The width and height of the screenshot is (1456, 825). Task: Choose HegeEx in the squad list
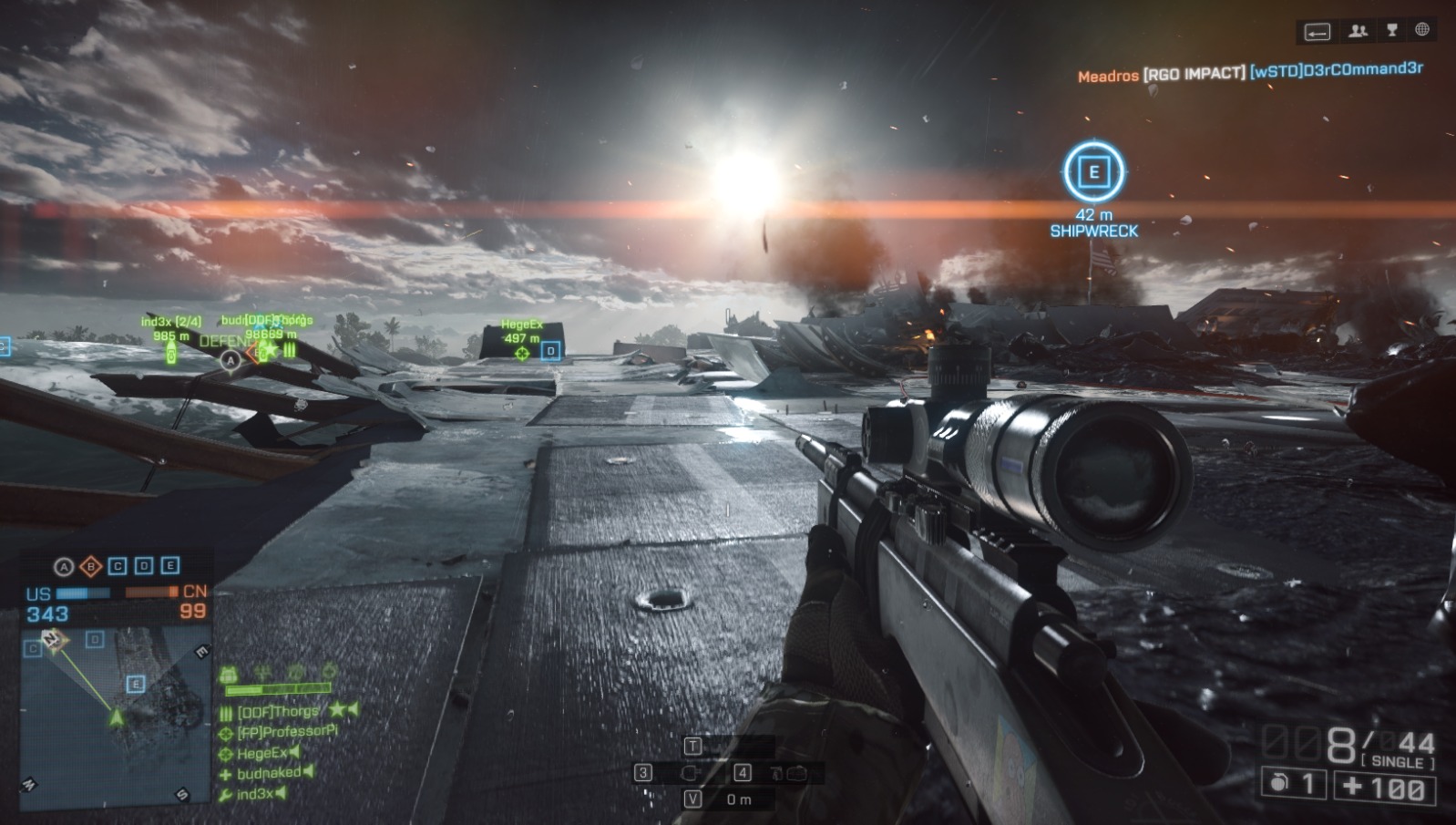point(261,753)
